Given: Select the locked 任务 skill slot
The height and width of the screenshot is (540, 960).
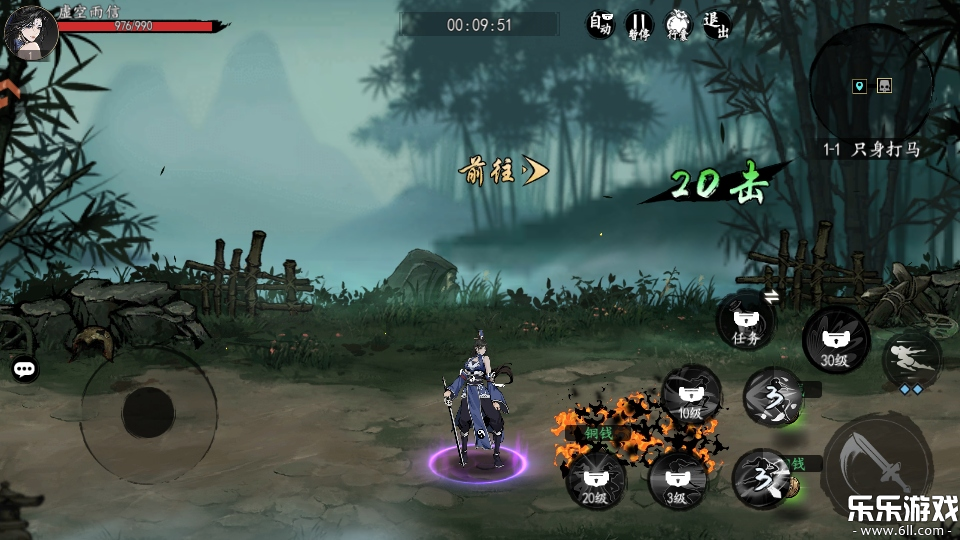Looking at the screenshot, I should [746, 322].
